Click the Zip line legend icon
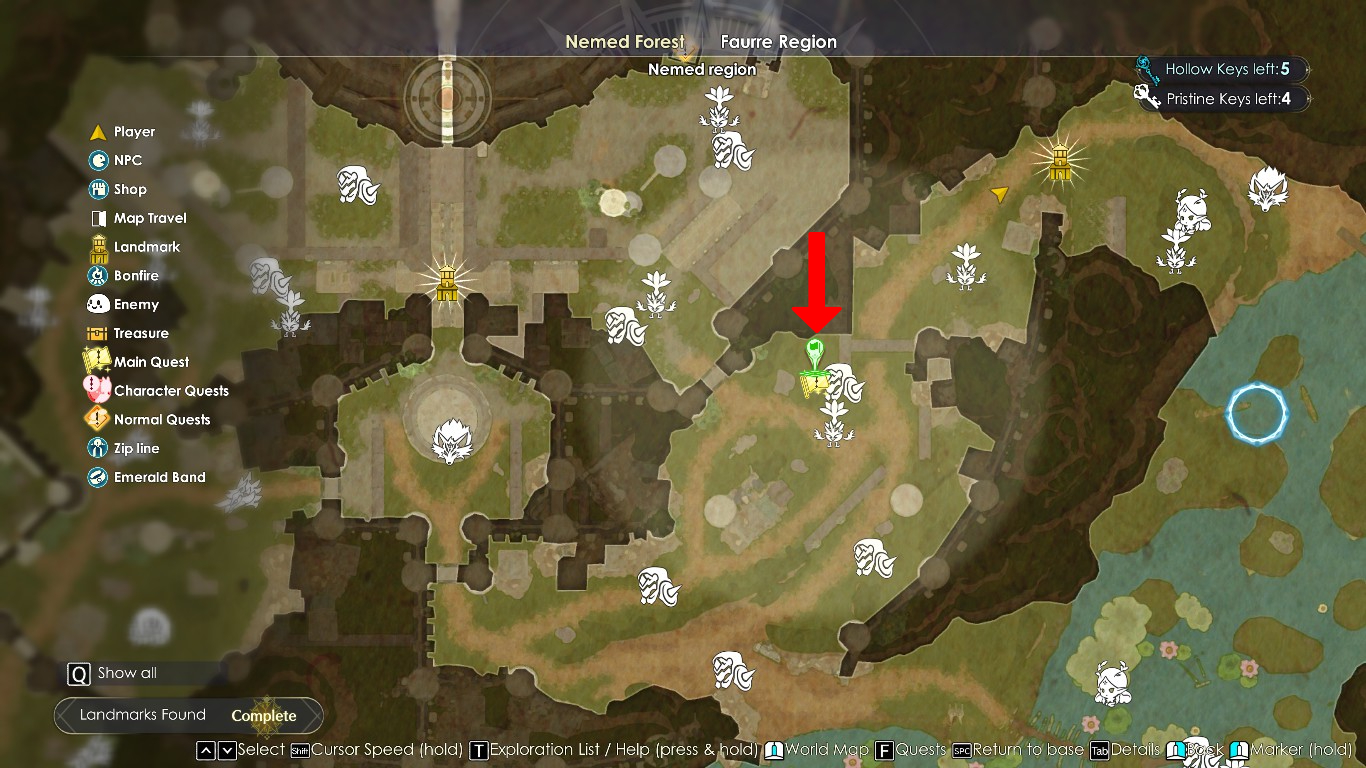The height and width of the screenshot is (768, 1366). [x=98, y=448]
